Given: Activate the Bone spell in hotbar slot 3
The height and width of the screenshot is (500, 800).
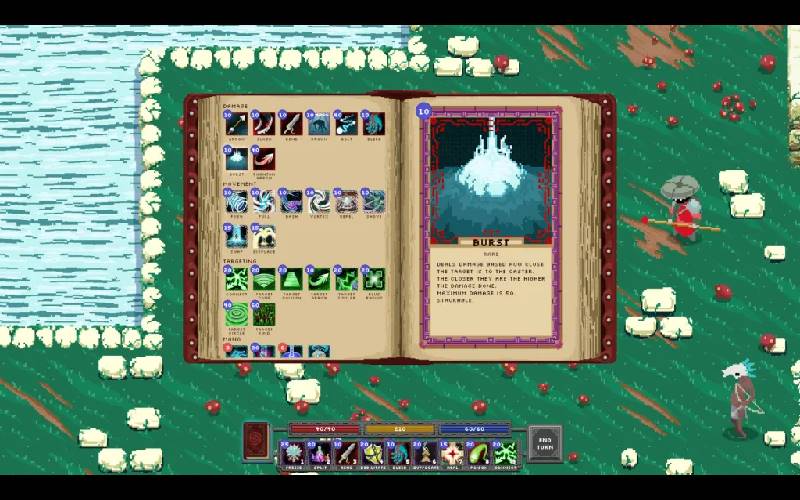Looking at the screenshot, I should point(346,454).
